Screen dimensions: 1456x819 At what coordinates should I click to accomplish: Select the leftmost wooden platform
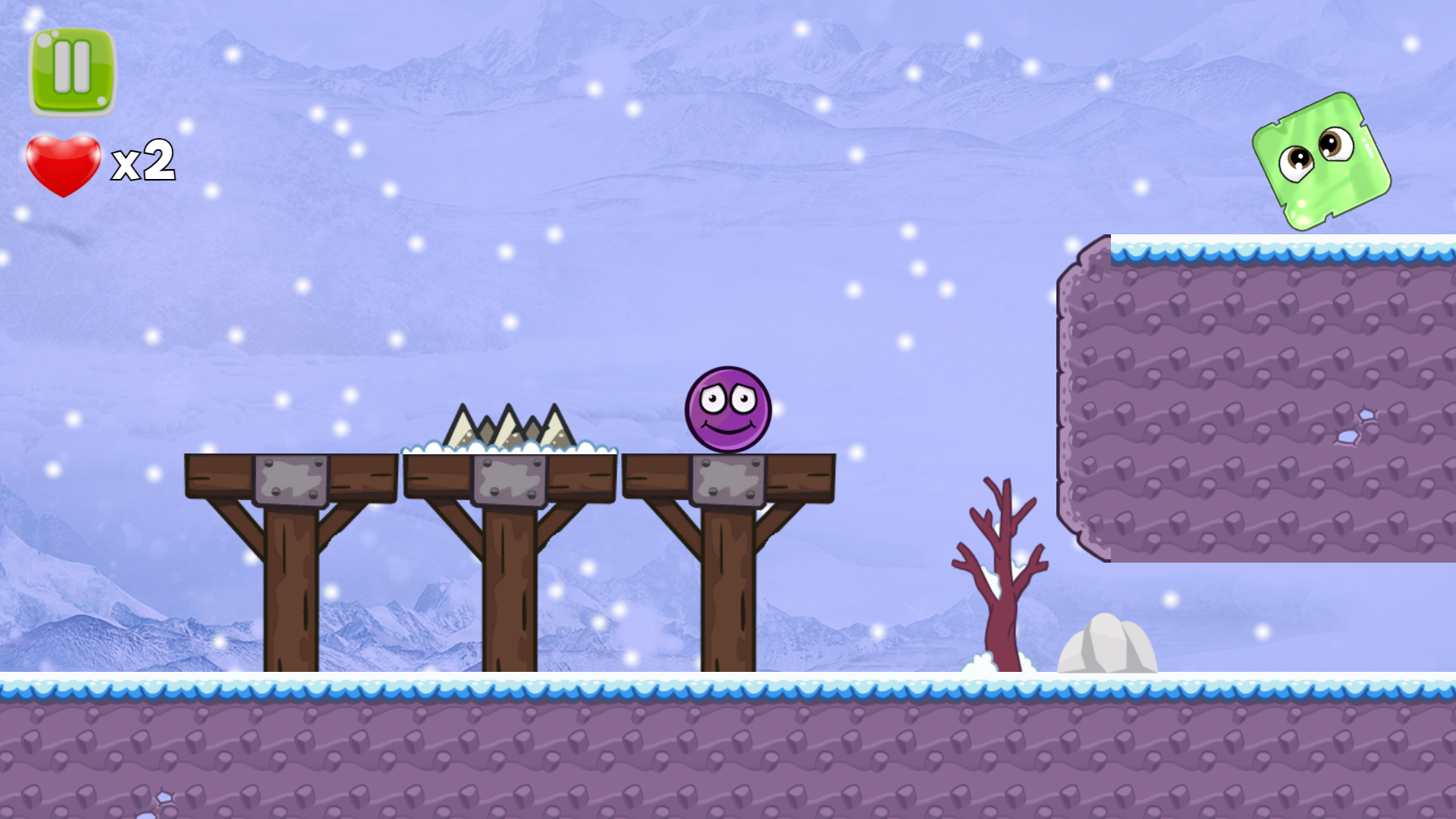(292, 466)
